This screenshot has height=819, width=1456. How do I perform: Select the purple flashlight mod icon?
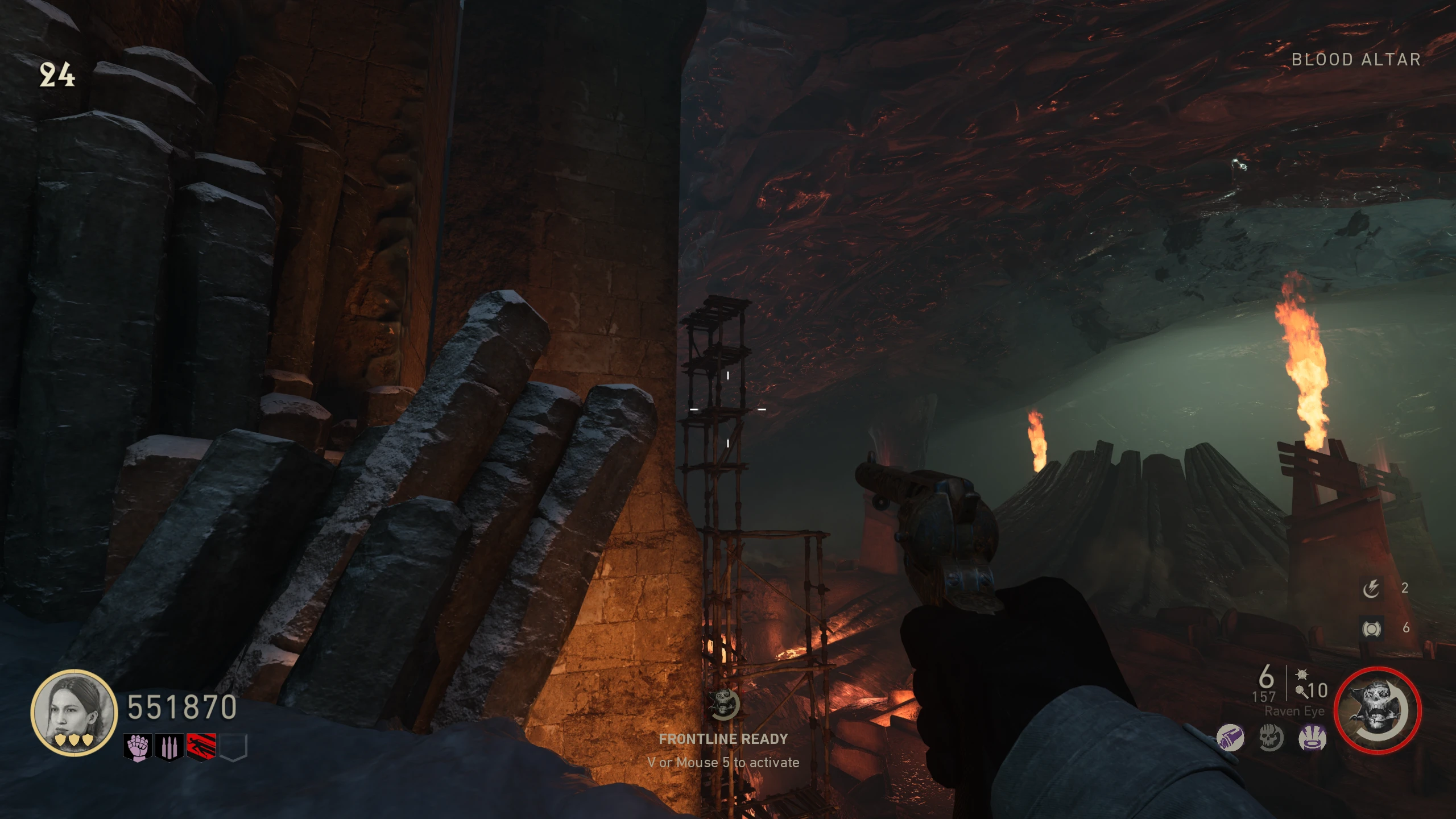pyautogui.click(x=1230, y=739)
